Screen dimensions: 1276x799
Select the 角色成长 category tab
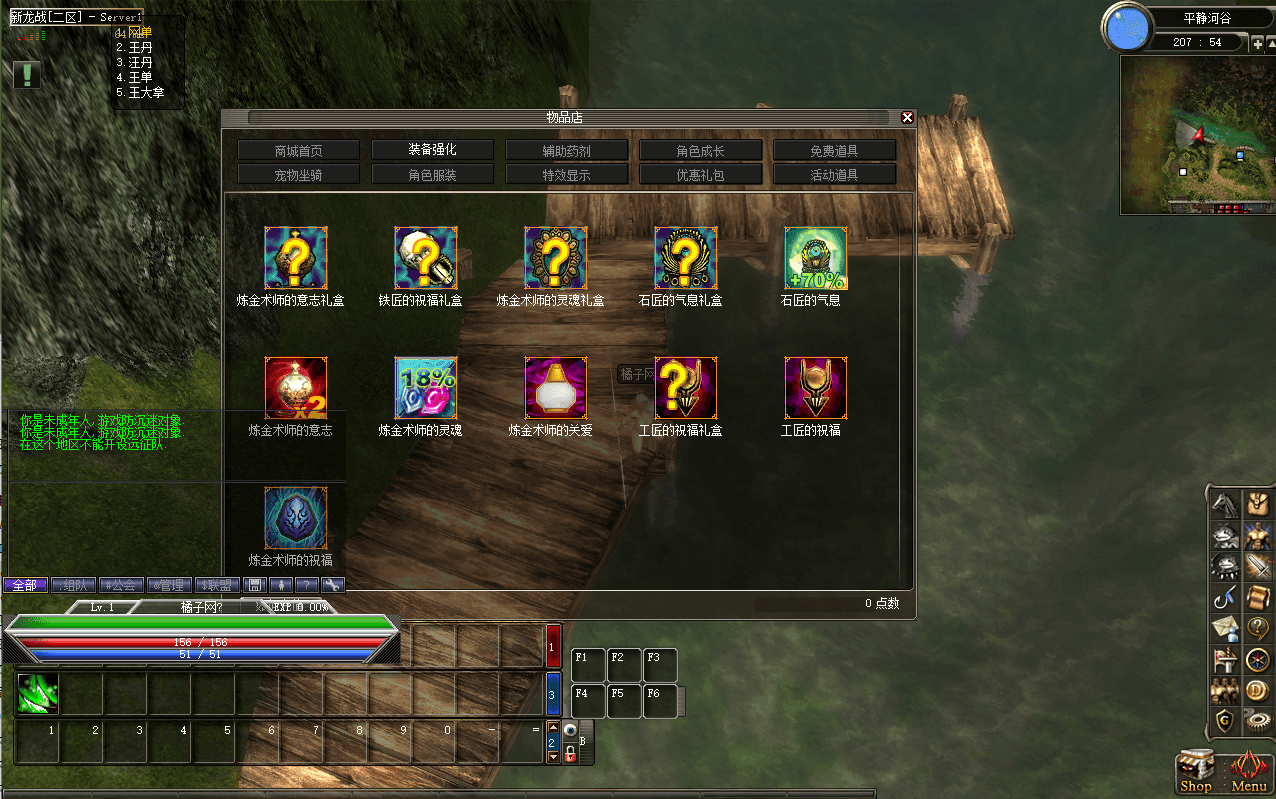click(700, 151)
